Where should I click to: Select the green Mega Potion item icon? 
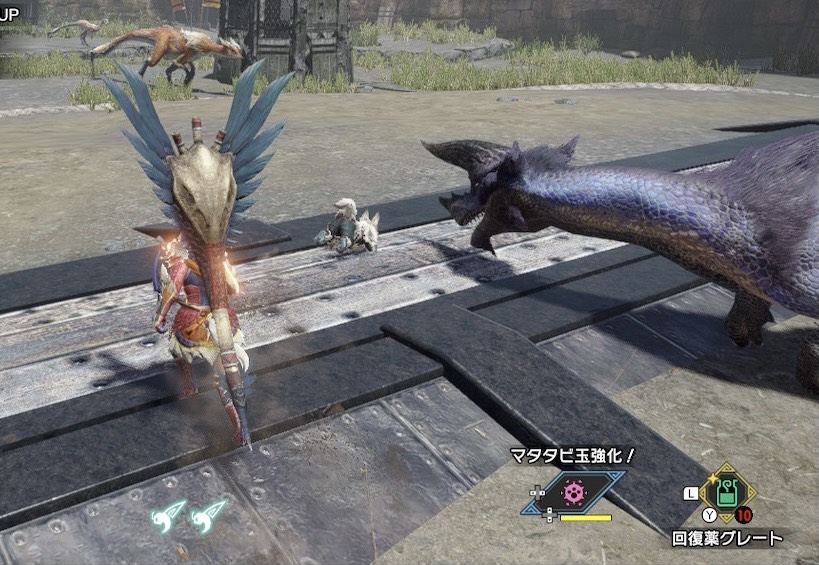point(726,493)
